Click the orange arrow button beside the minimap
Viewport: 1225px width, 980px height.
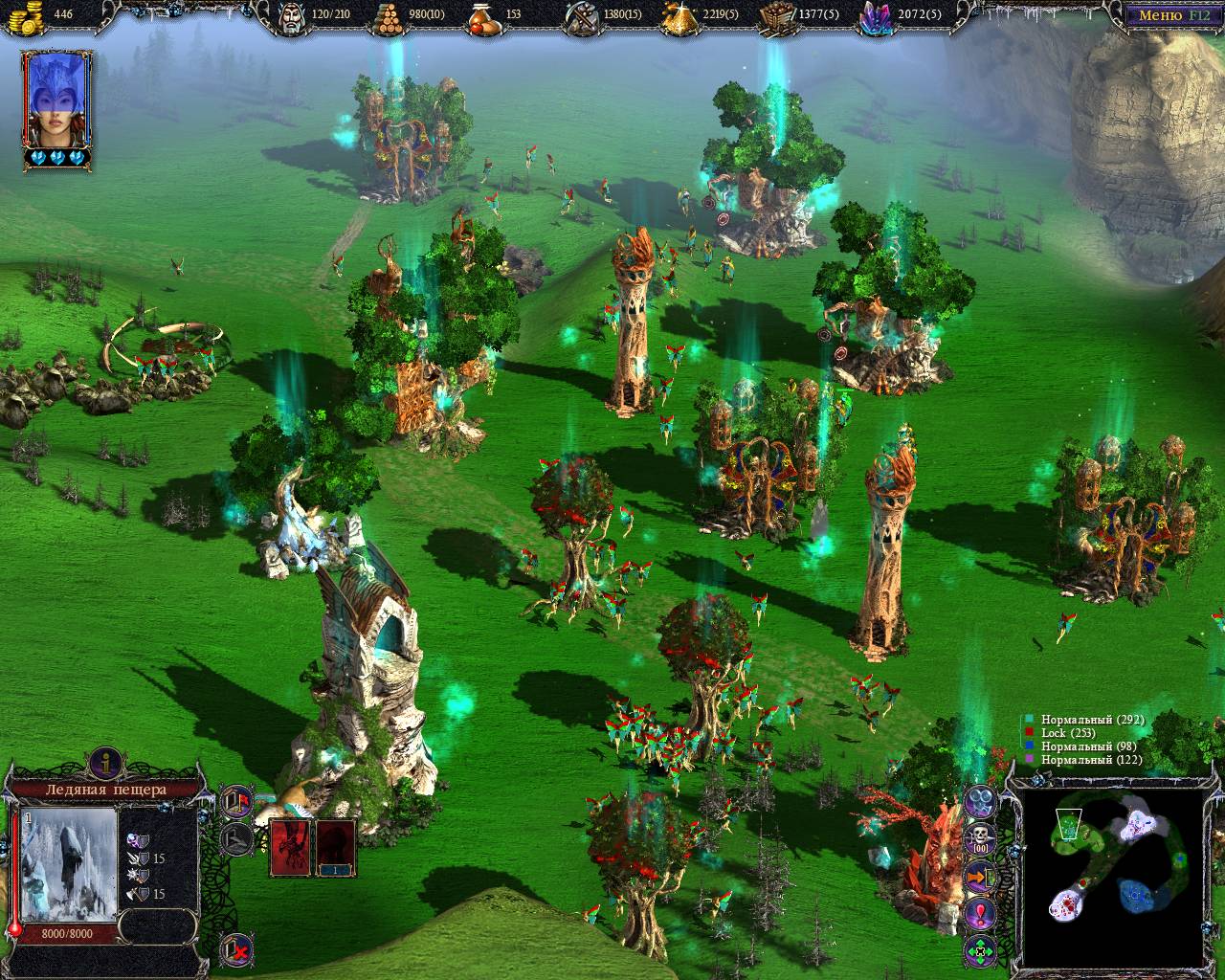tap(980, 876)
